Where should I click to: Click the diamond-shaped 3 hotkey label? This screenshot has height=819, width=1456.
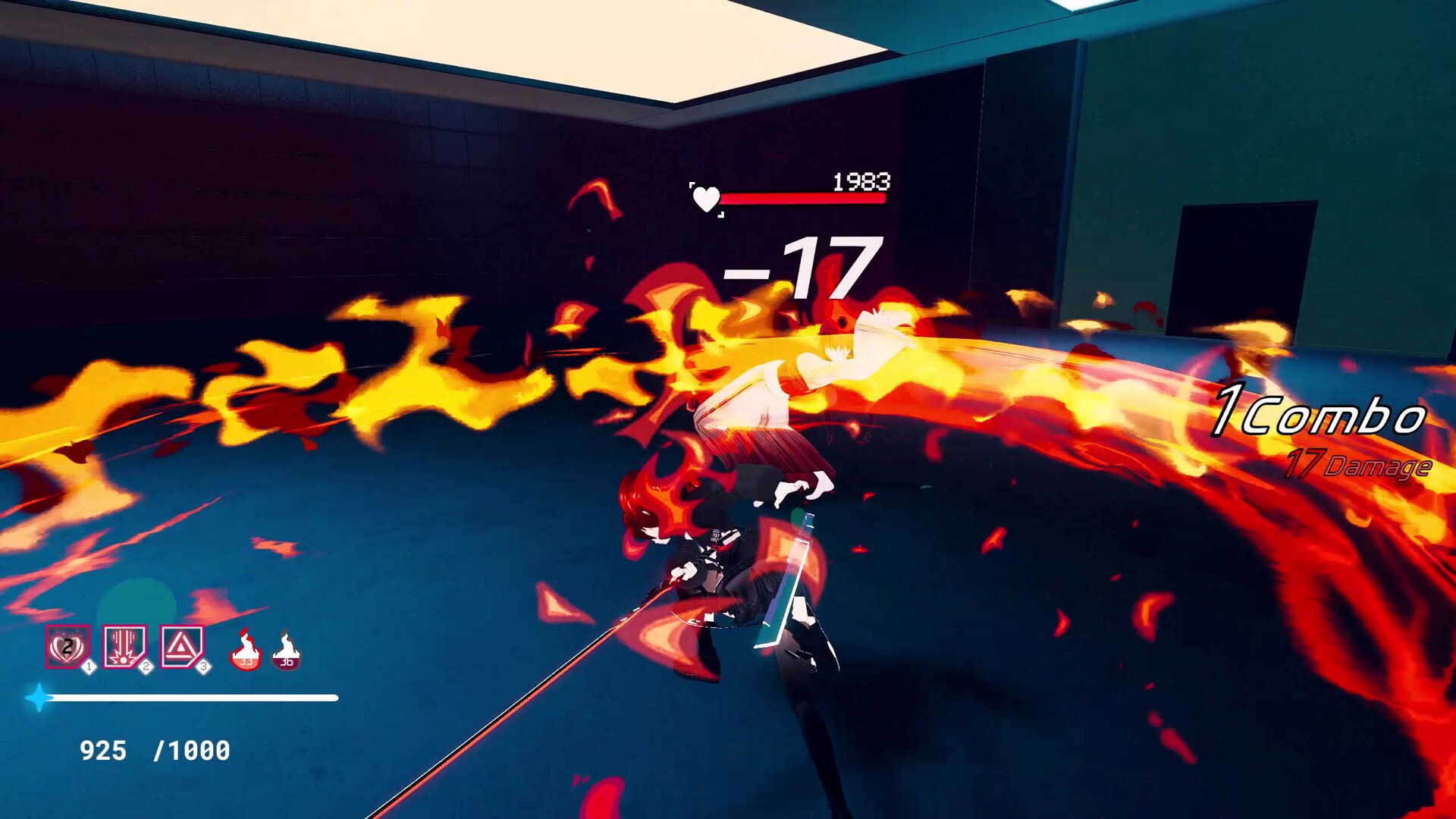tap(202, 667)
